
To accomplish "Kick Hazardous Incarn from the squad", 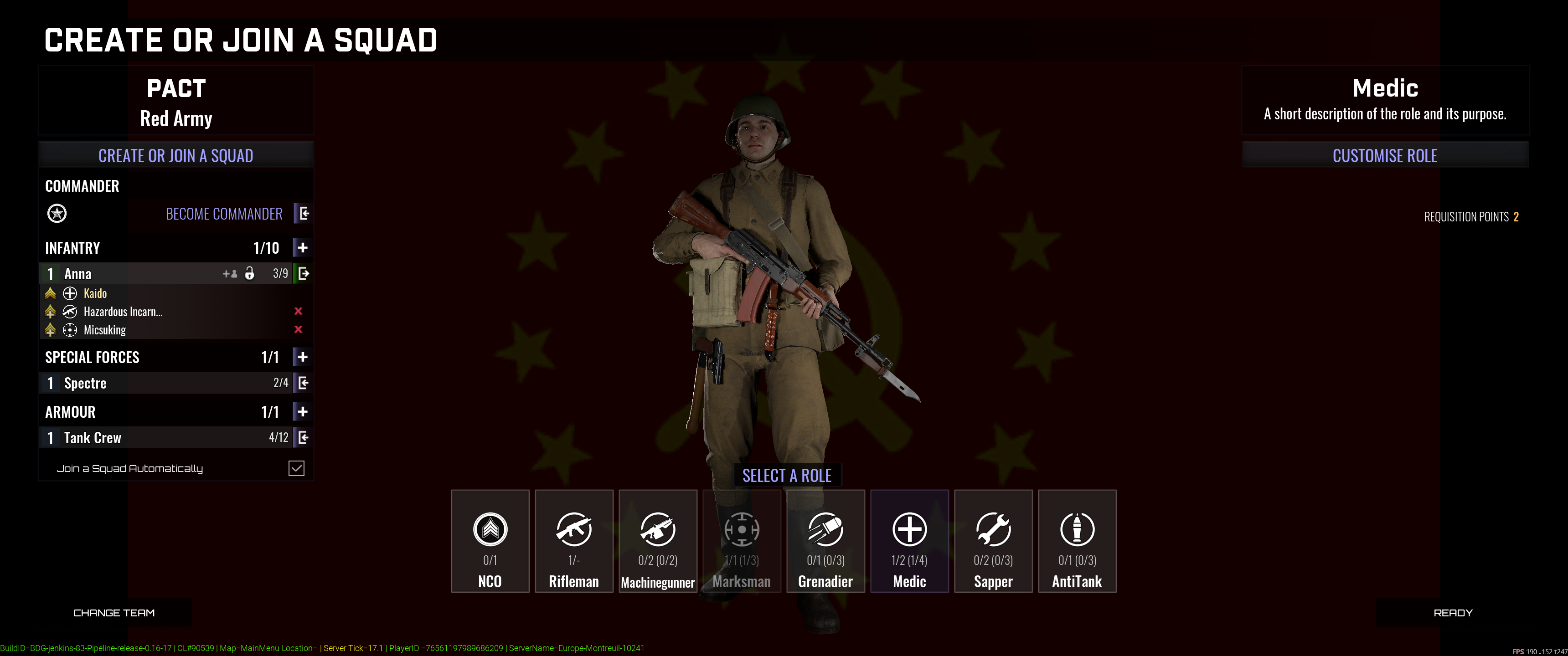I will click(298, 312).
